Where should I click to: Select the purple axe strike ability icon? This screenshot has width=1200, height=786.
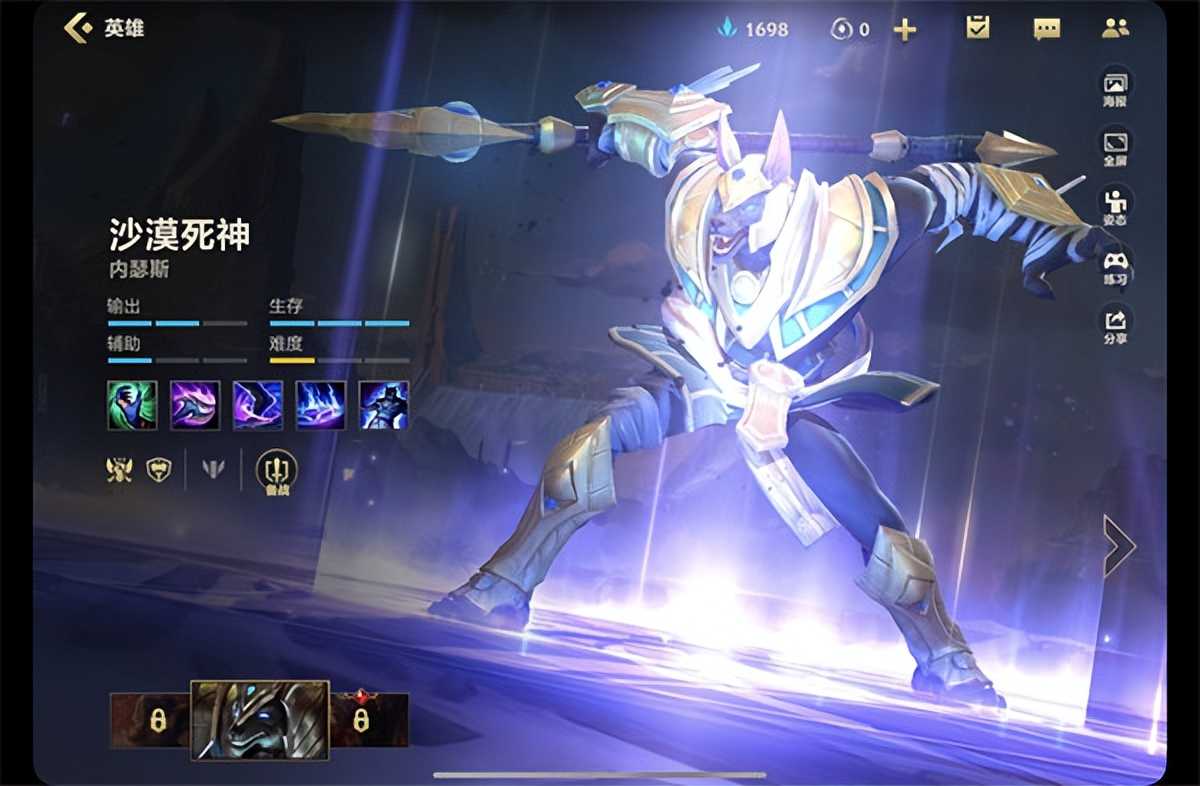195,405
